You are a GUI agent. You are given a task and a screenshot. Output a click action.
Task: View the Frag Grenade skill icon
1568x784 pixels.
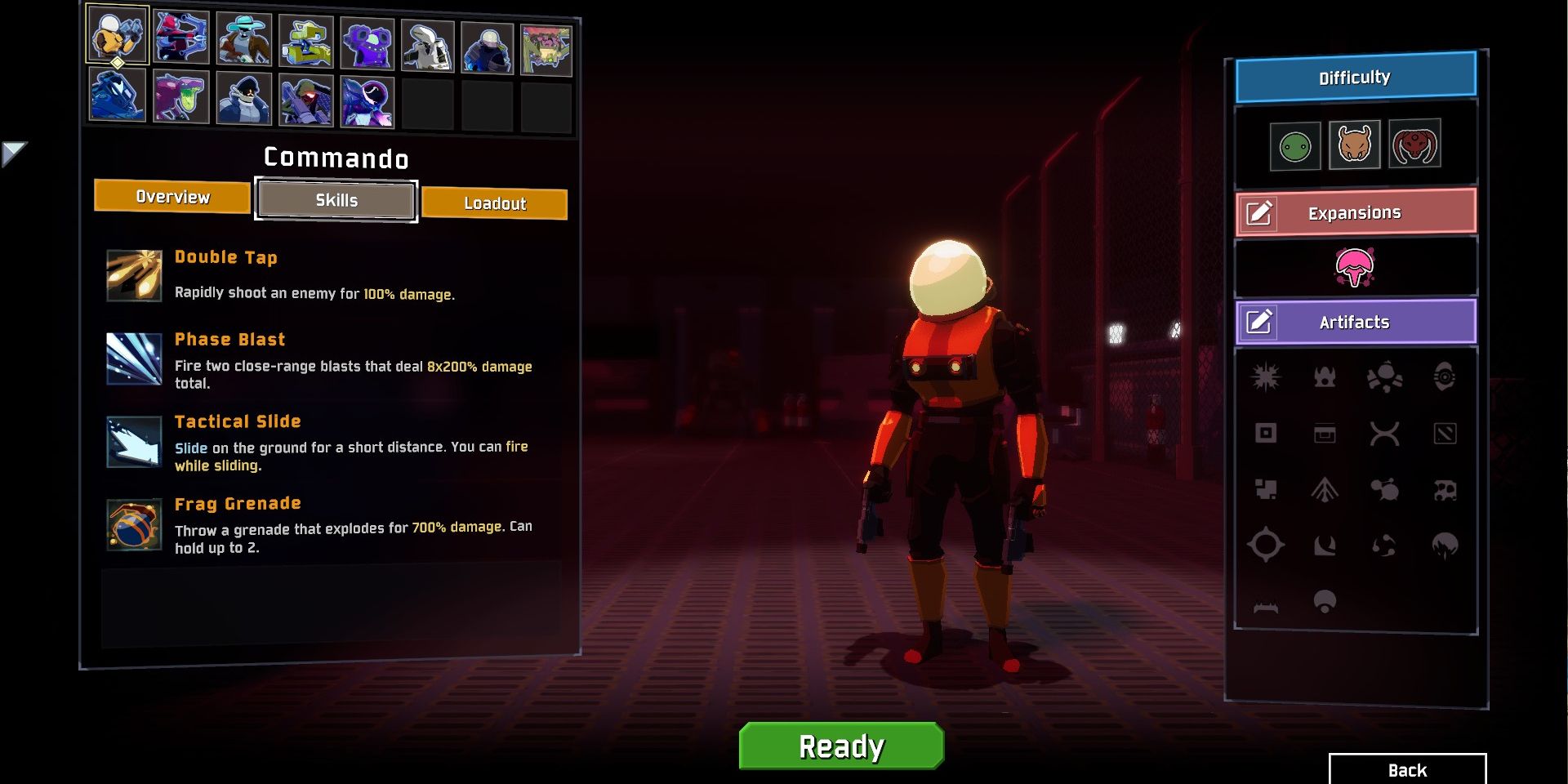tap(134, 523)
